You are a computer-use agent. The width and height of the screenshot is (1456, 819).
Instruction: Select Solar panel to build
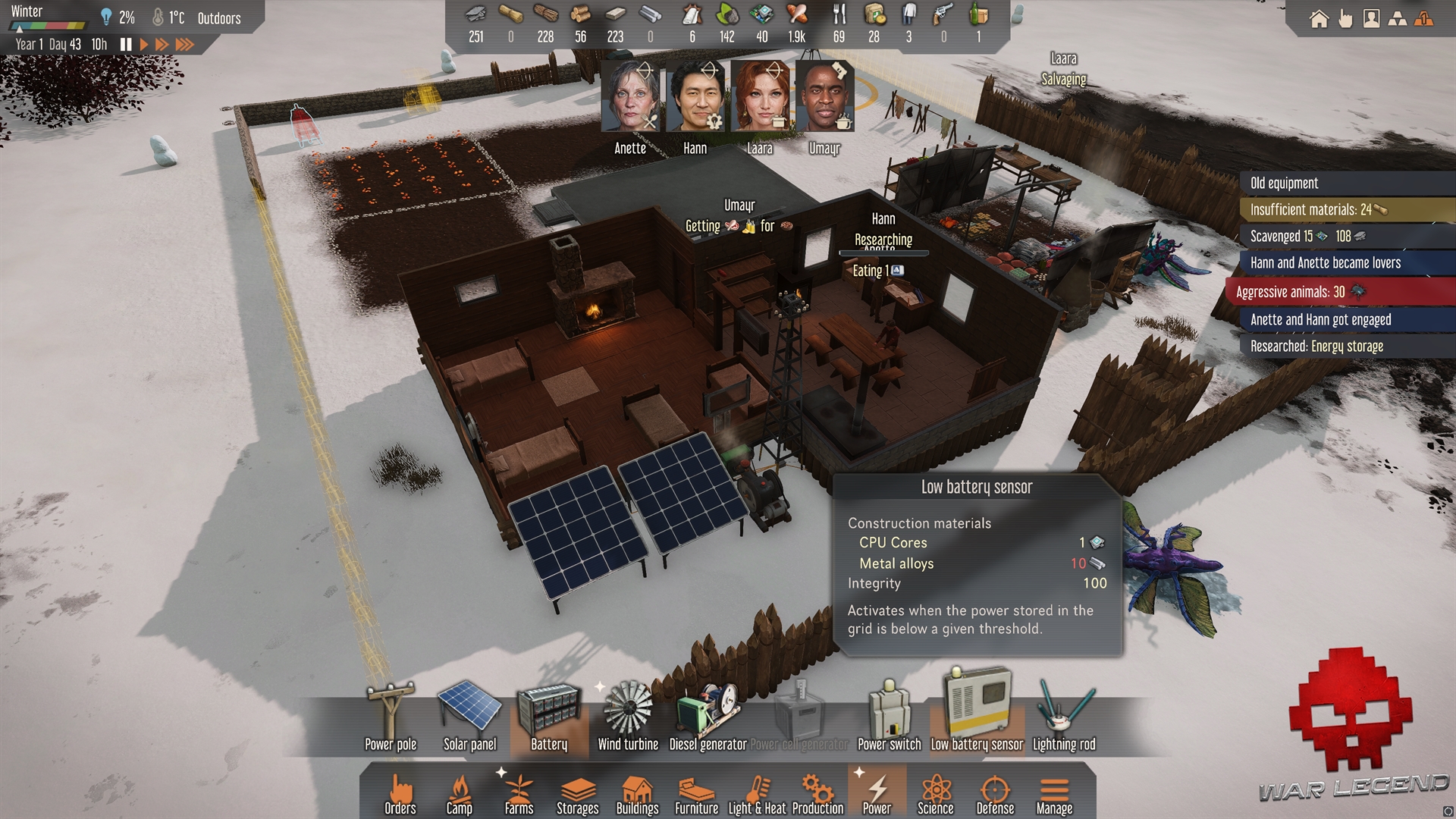click(x=469, y=717)
